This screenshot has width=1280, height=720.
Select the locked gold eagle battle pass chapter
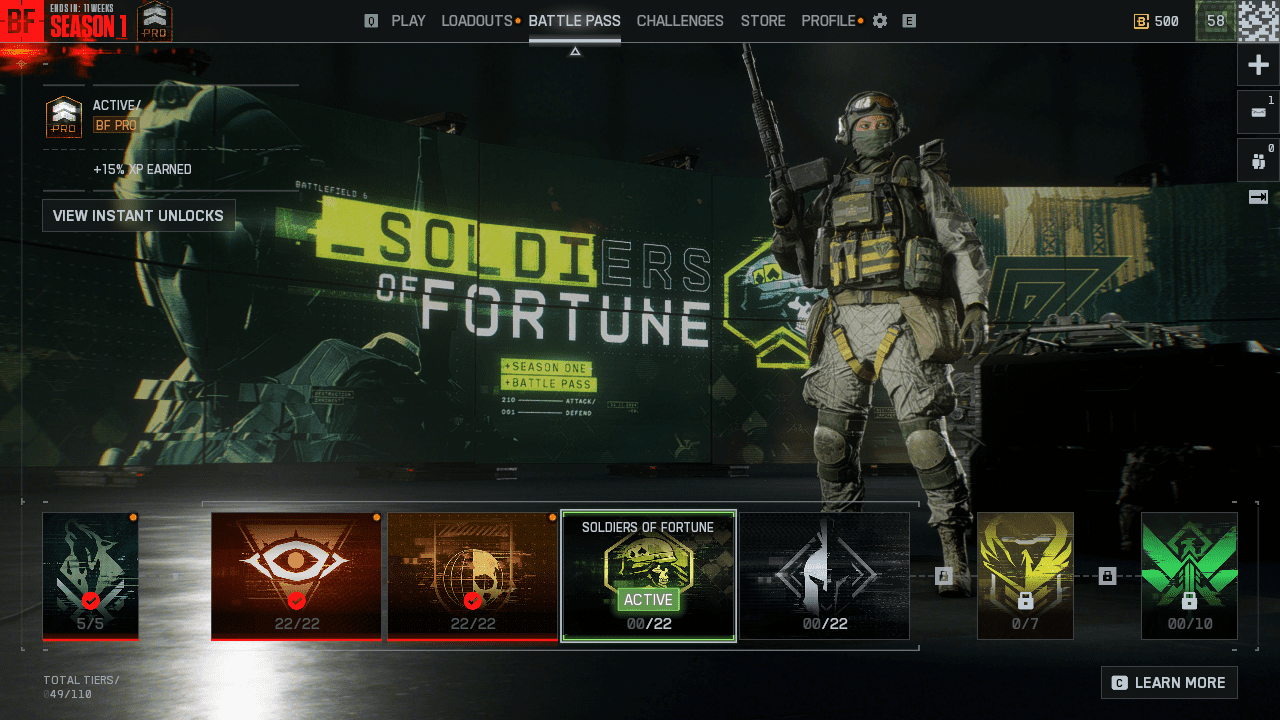(1024, 575)
